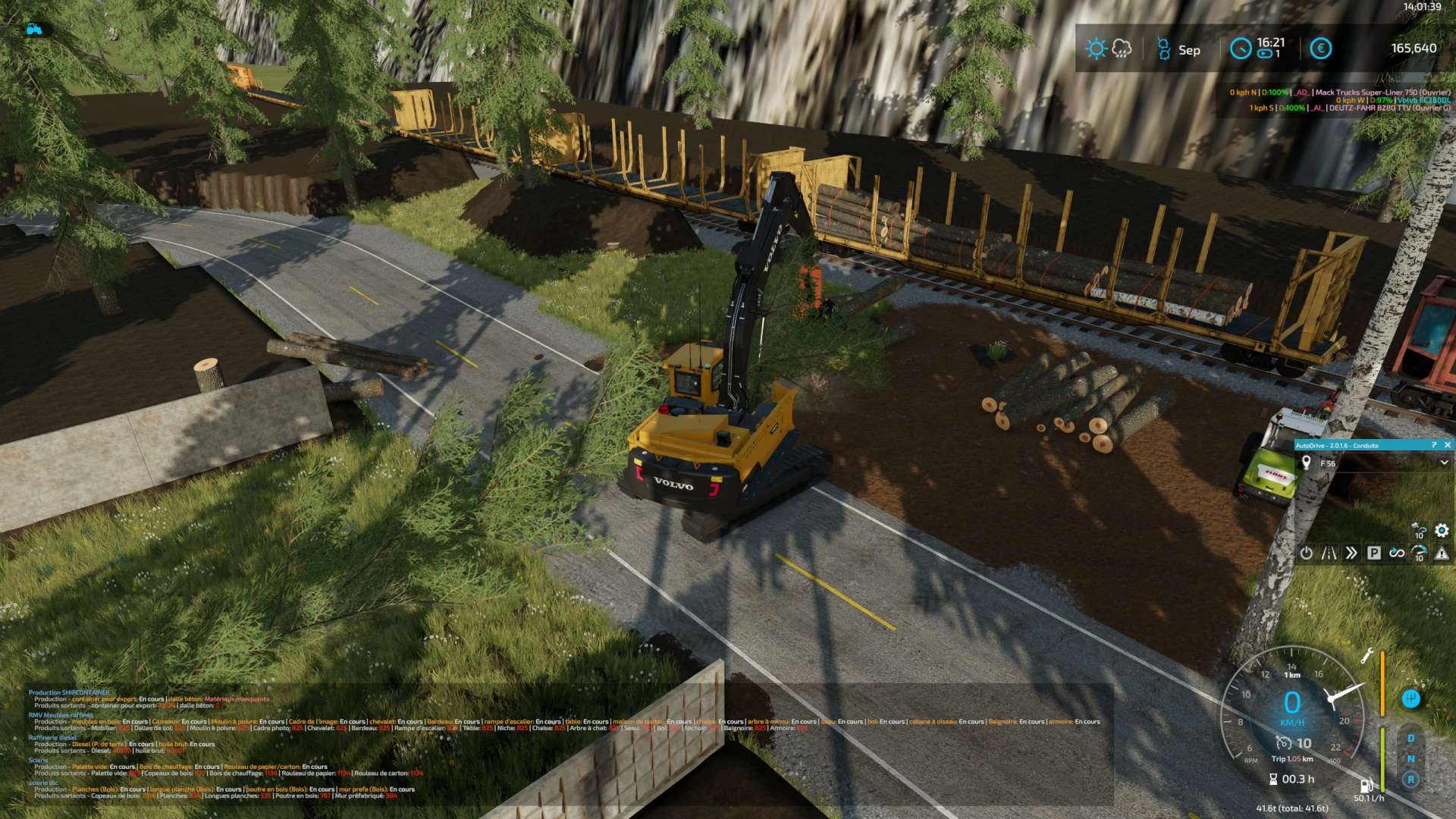Open AutoDrive help with the question mark

pyautogui.click(x=1433, y=445)
